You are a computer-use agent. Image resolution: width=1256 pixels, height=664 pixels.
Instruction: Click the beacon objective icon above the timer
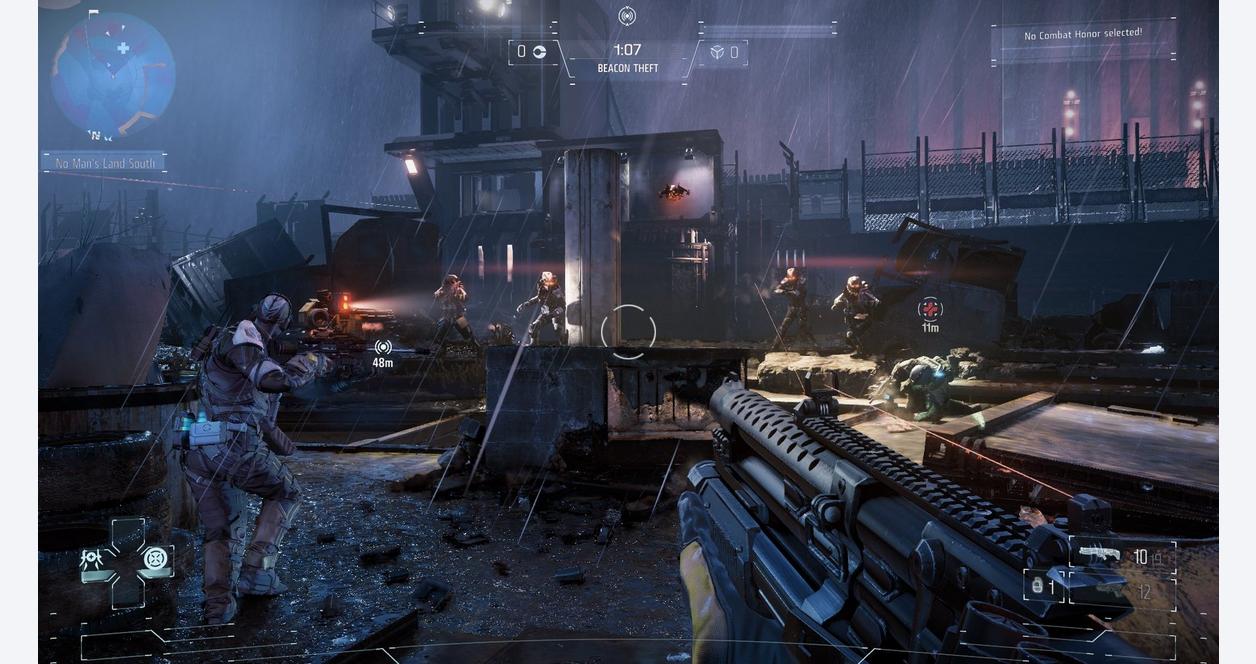tap(627, 16)
